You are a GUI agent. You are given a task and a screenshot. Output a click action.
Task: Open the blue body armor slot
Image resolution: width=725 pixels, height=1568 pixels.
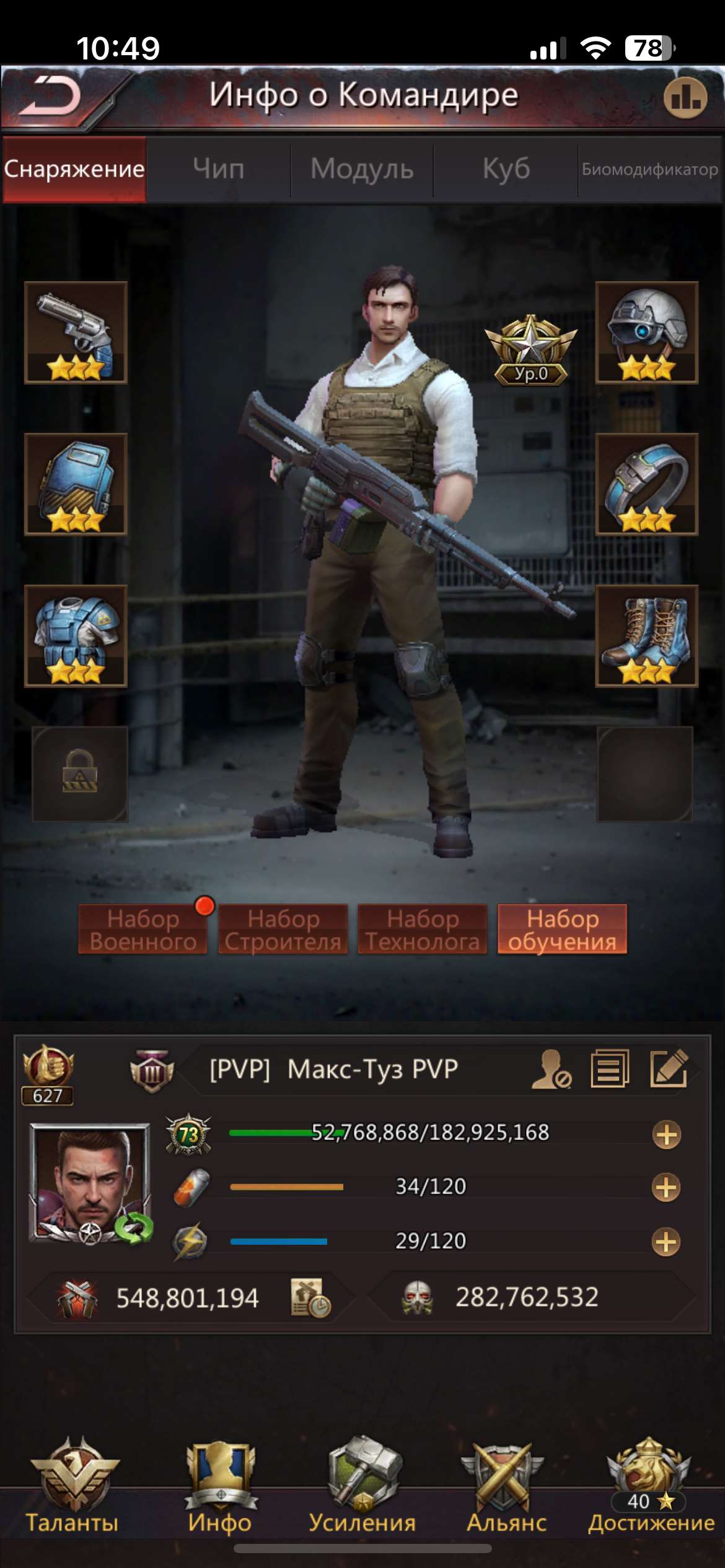pyautogui.click(x=76, y=636)
